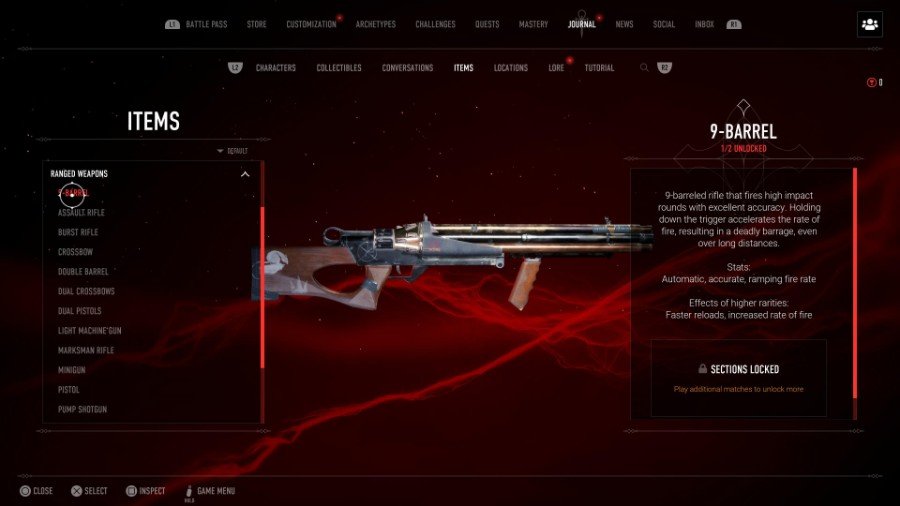Select the Characters journal section
Image resolution: width=900 pixels, height=506 pixels.
(275, 68)
